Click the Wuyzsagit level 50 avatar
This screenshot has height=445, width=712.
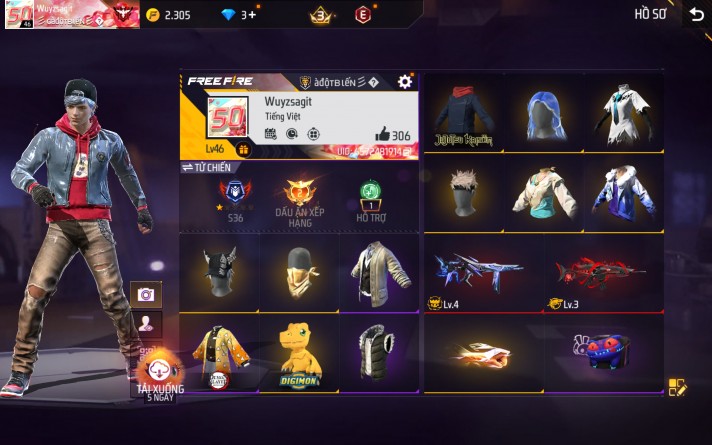227,119
